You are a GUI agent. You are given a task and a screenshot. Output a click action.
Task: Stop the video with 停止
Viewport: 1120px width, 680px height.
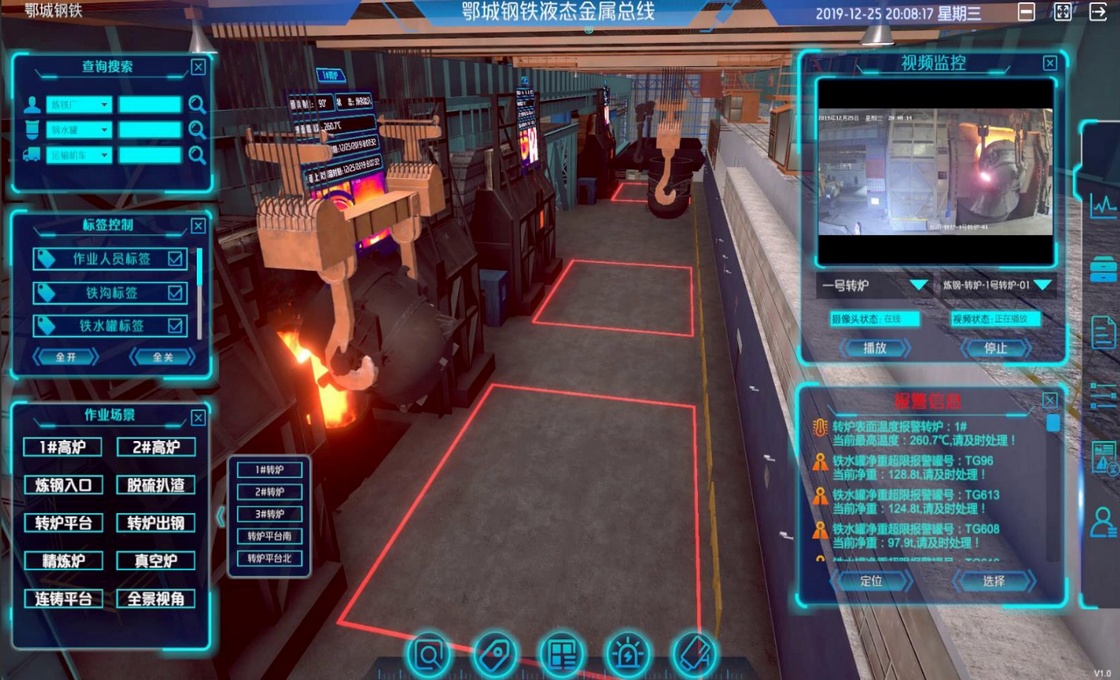tap(994, 348)
